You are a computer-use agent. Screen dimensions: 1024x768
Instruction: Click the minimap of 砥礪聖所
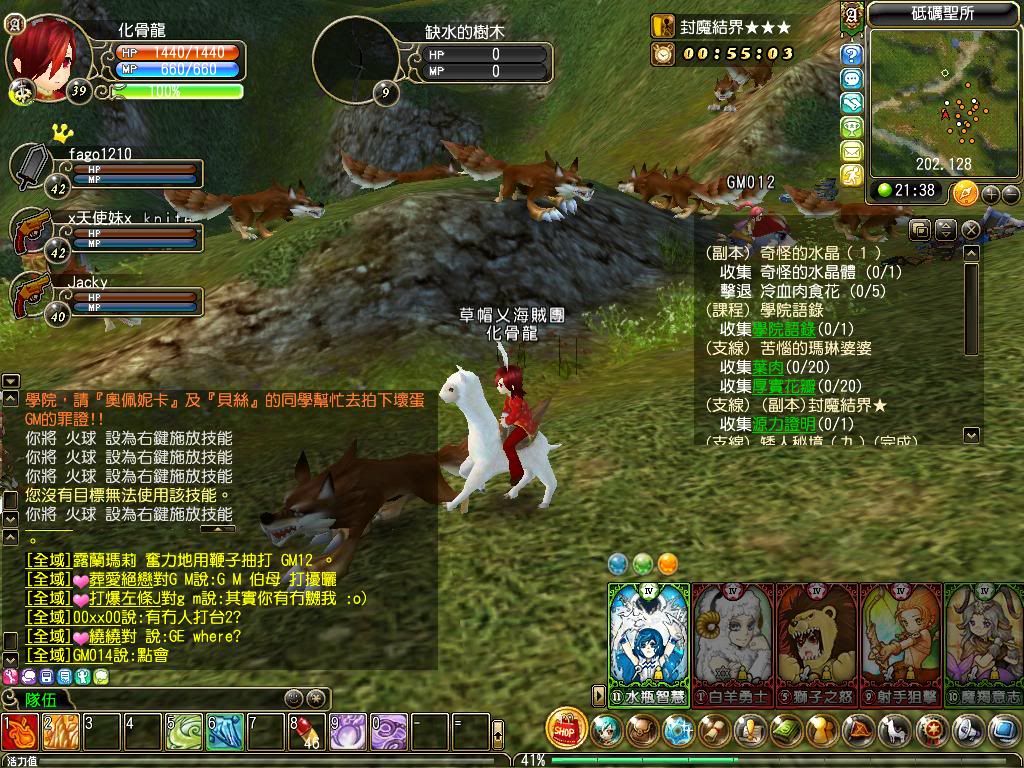pos(943,100)
